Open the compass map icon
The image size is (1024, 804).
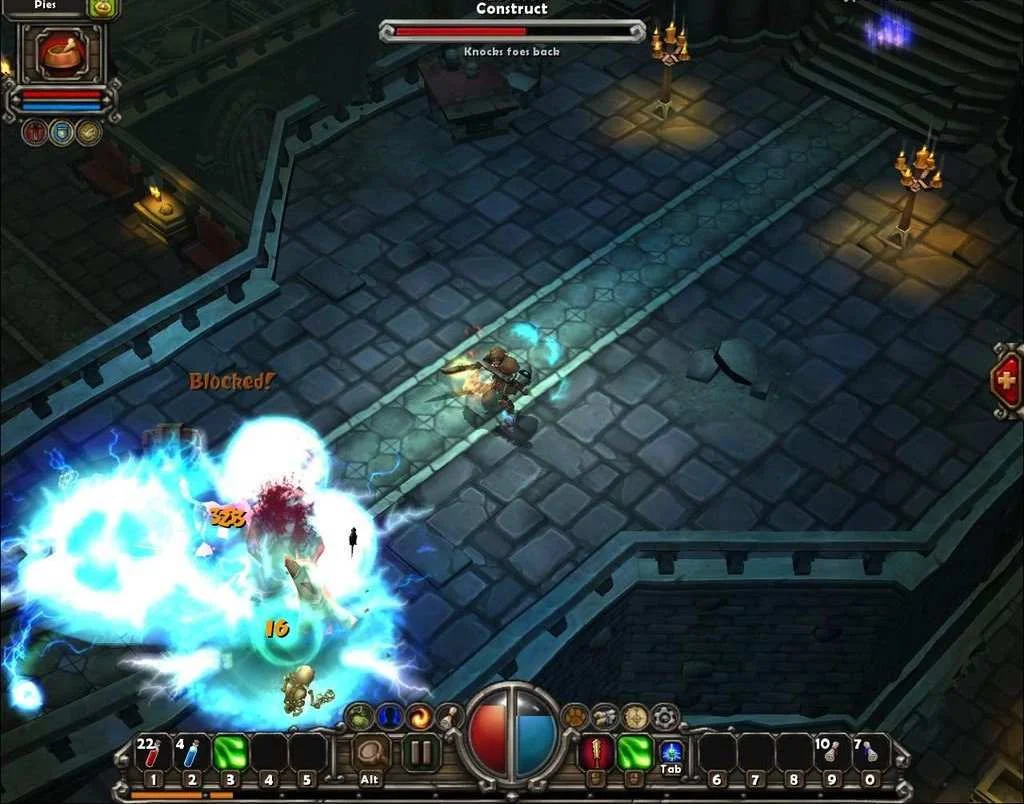[635, 716]
